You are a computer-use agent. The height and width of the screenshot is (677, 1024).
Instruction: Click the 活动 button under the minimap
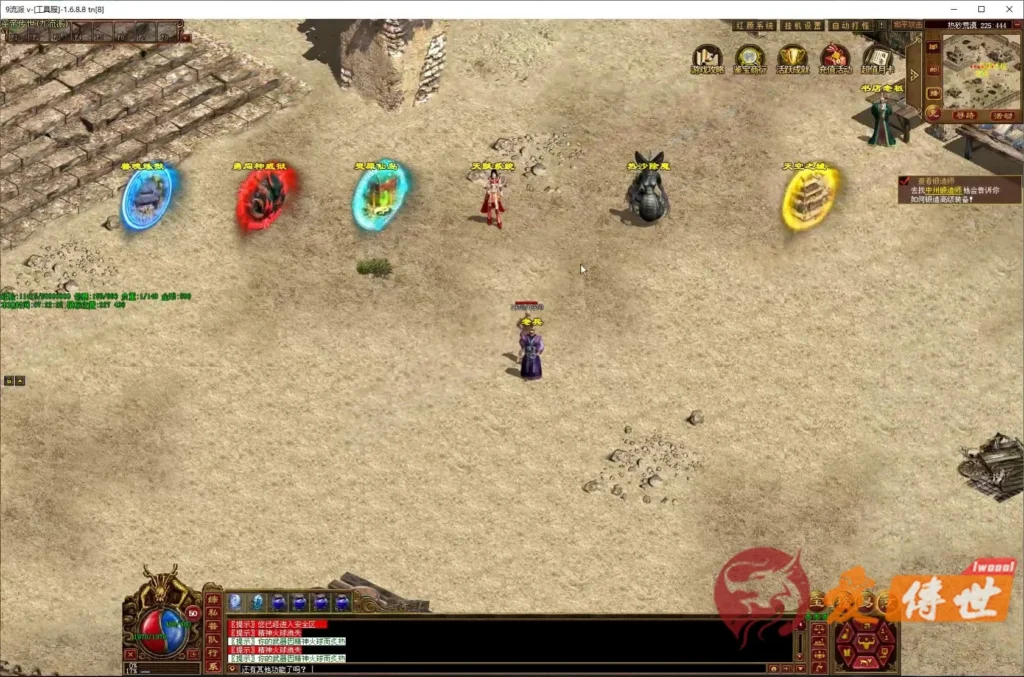click(x=1002, y=116)
